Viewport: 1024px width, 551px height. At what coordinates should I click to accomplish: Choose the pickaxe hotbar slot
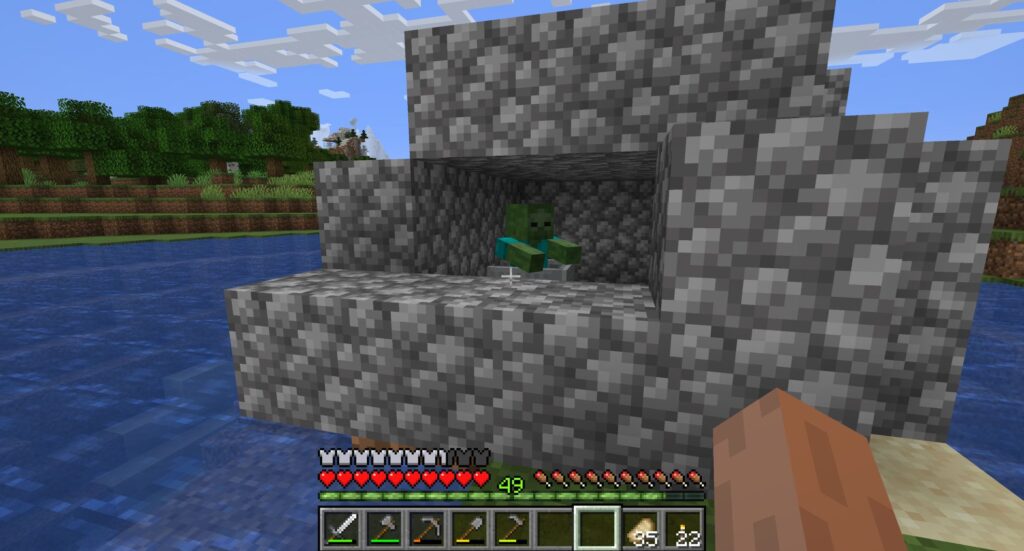tap(426, 528)
